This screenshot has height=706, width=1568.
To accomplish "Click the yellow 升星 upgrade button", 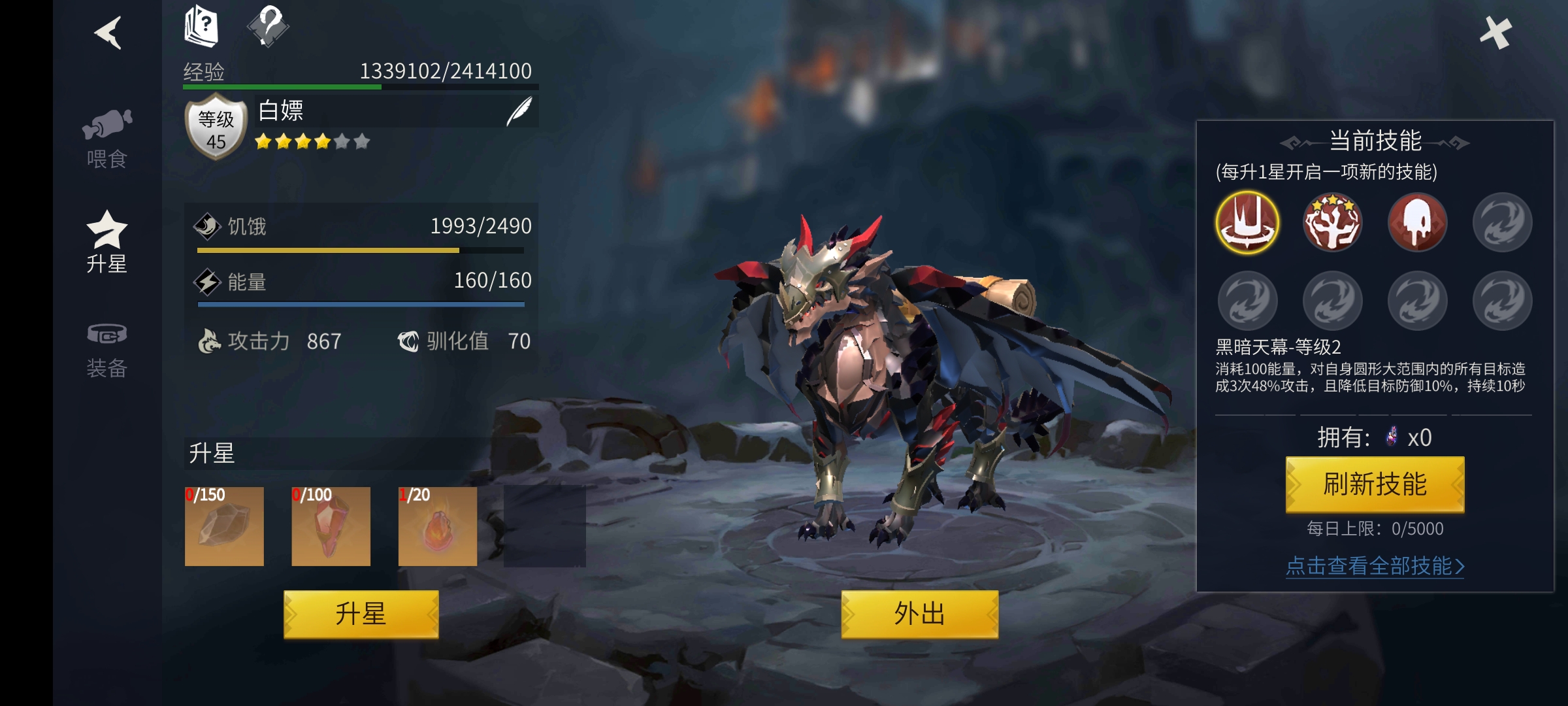I will pyautogui.click(x=361, y=614).
